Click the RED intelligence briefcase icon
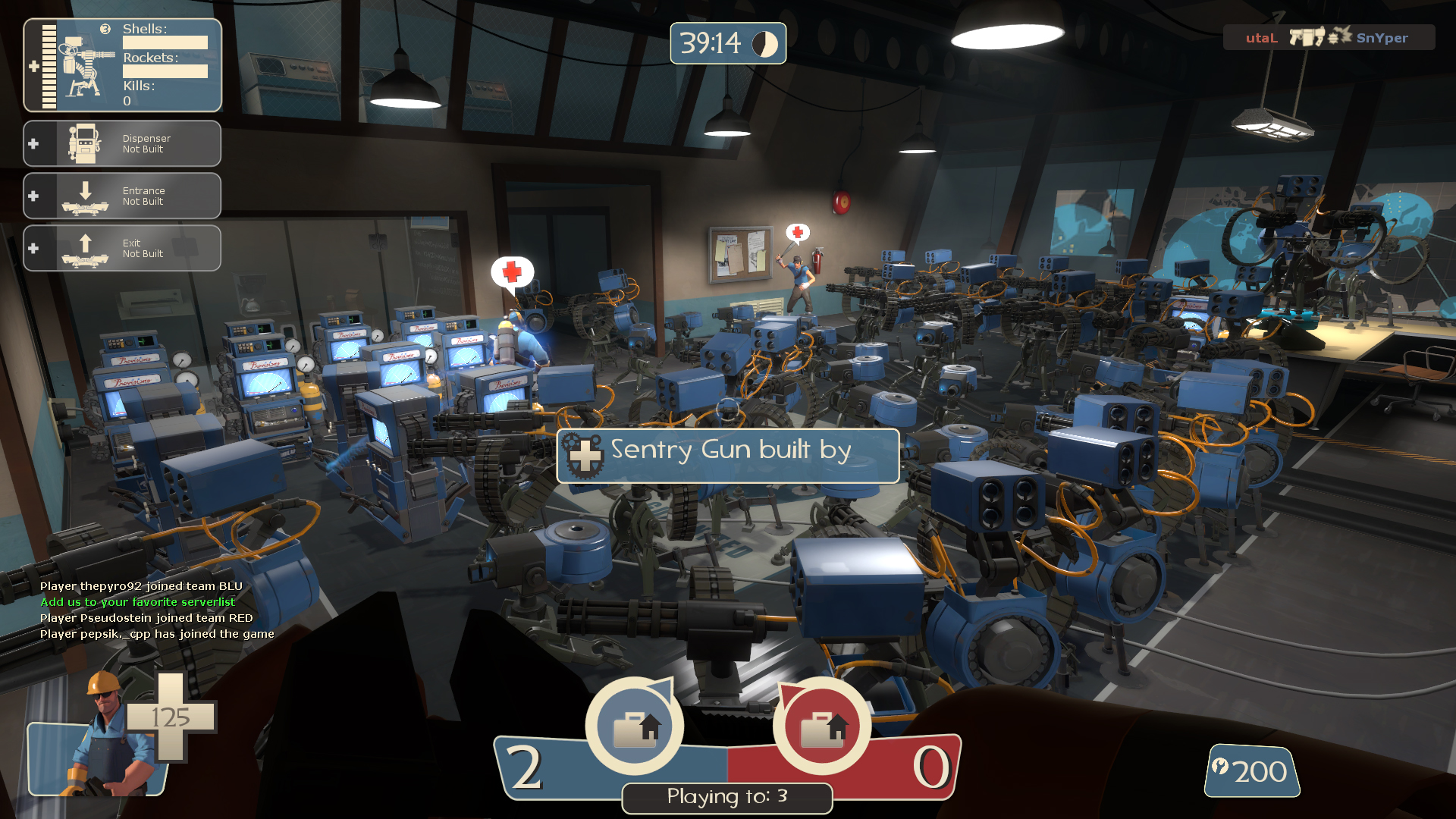 click(x=821, y=726)
